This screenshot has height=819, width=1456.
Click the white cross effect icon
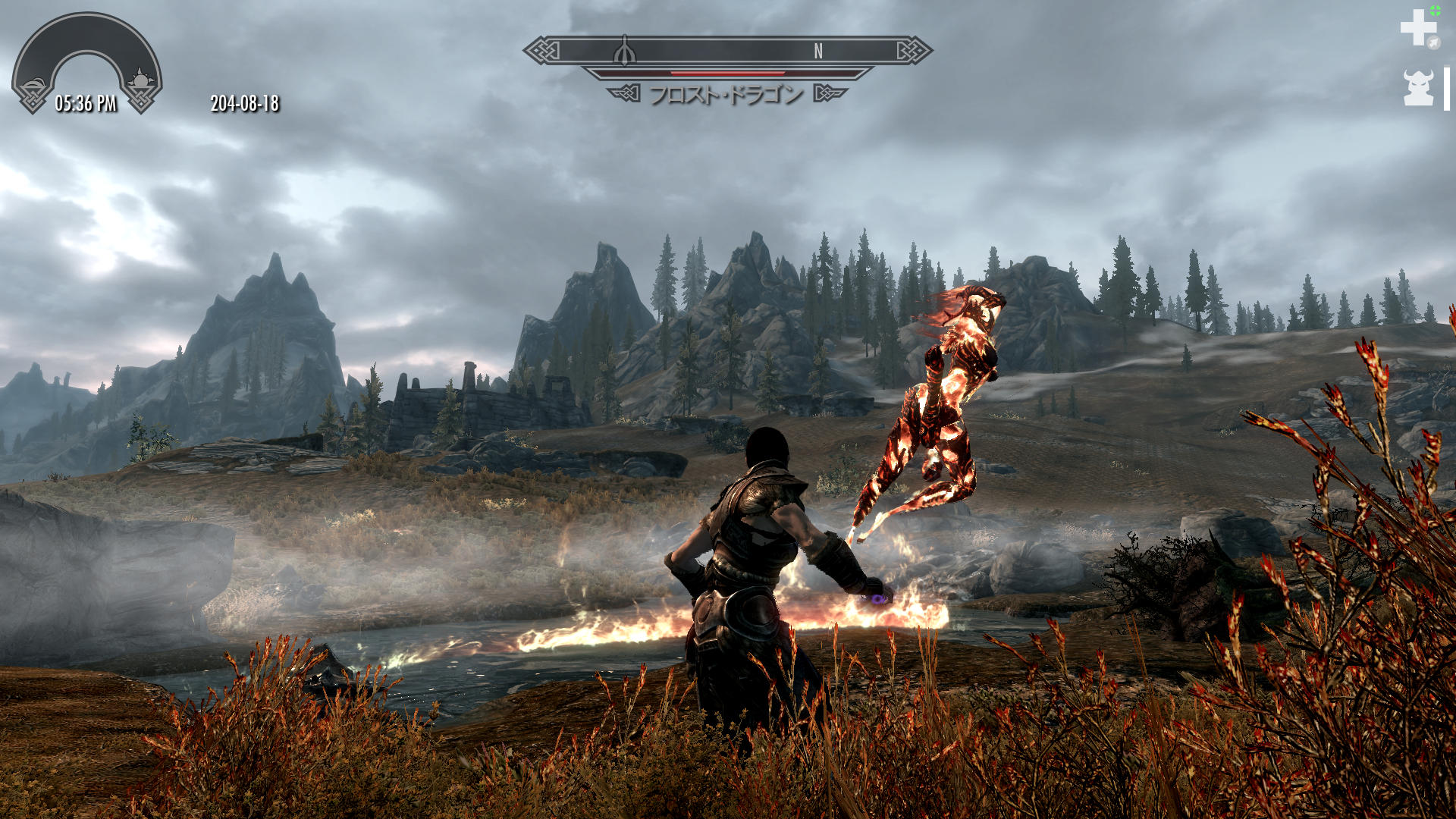tap(1417, 28)
